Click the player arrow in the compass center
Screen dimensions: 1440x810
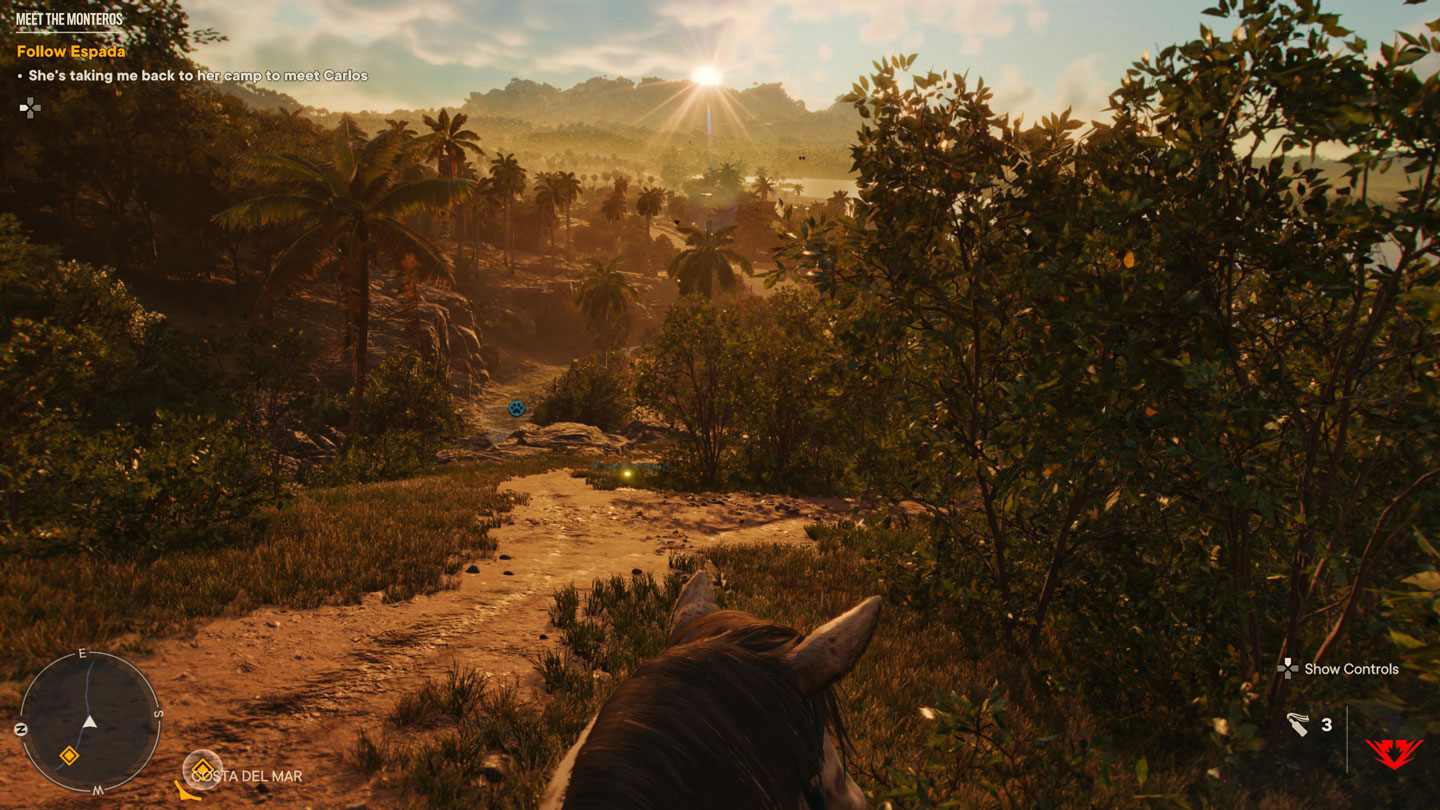click(88, 722)
